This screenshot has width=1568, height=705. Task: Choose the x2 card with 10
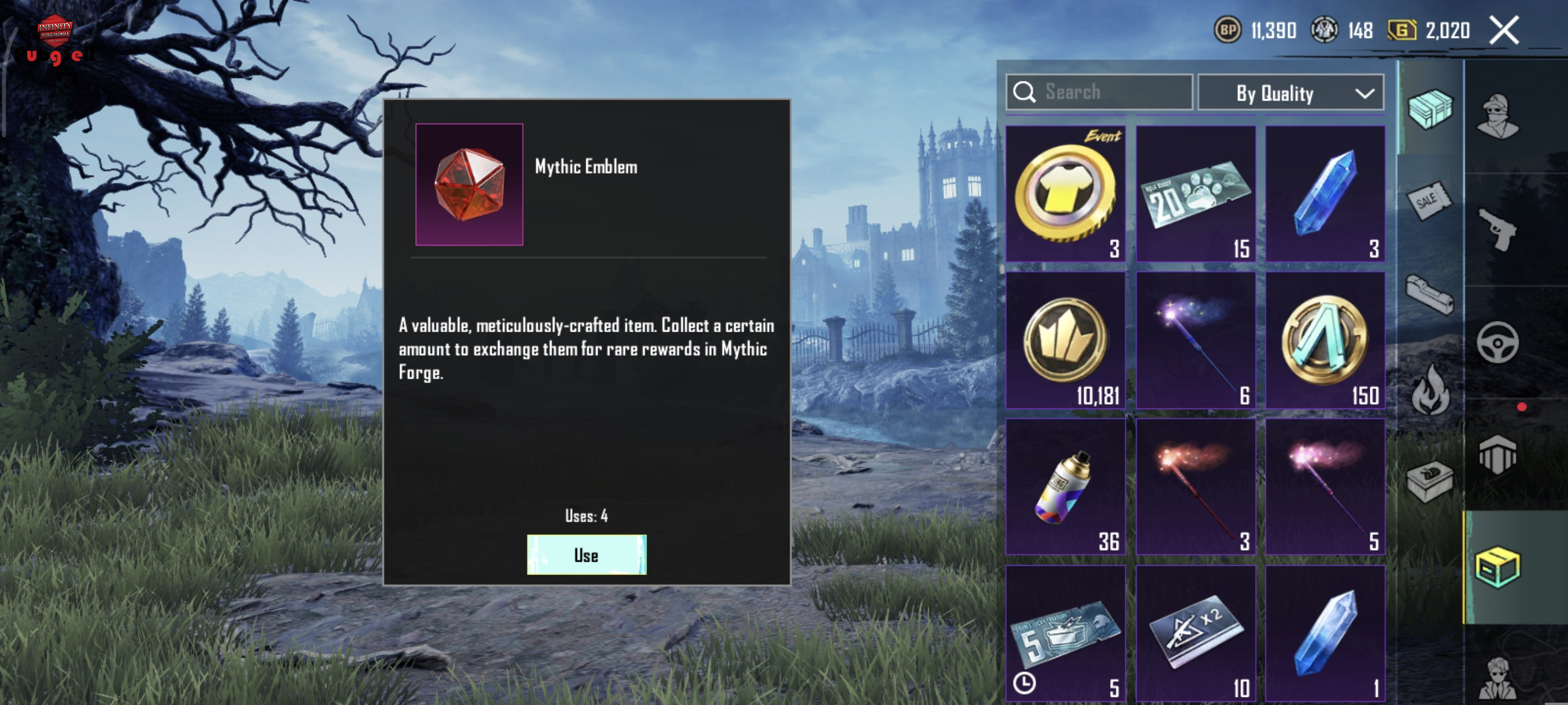click(x=1196, y=633)
